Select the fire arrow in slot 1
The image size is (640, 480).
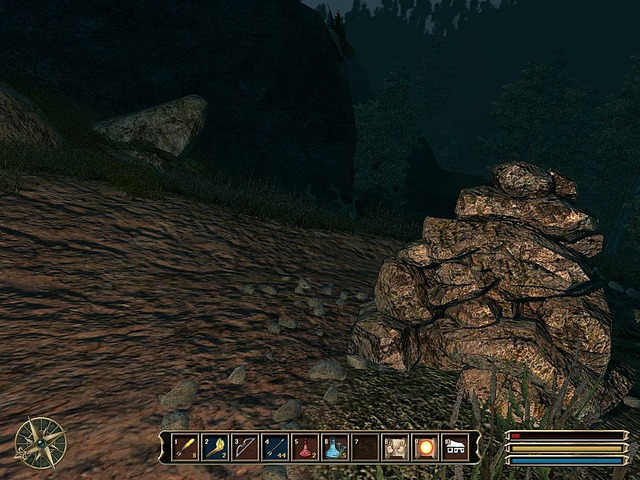[x=185, y=447]
